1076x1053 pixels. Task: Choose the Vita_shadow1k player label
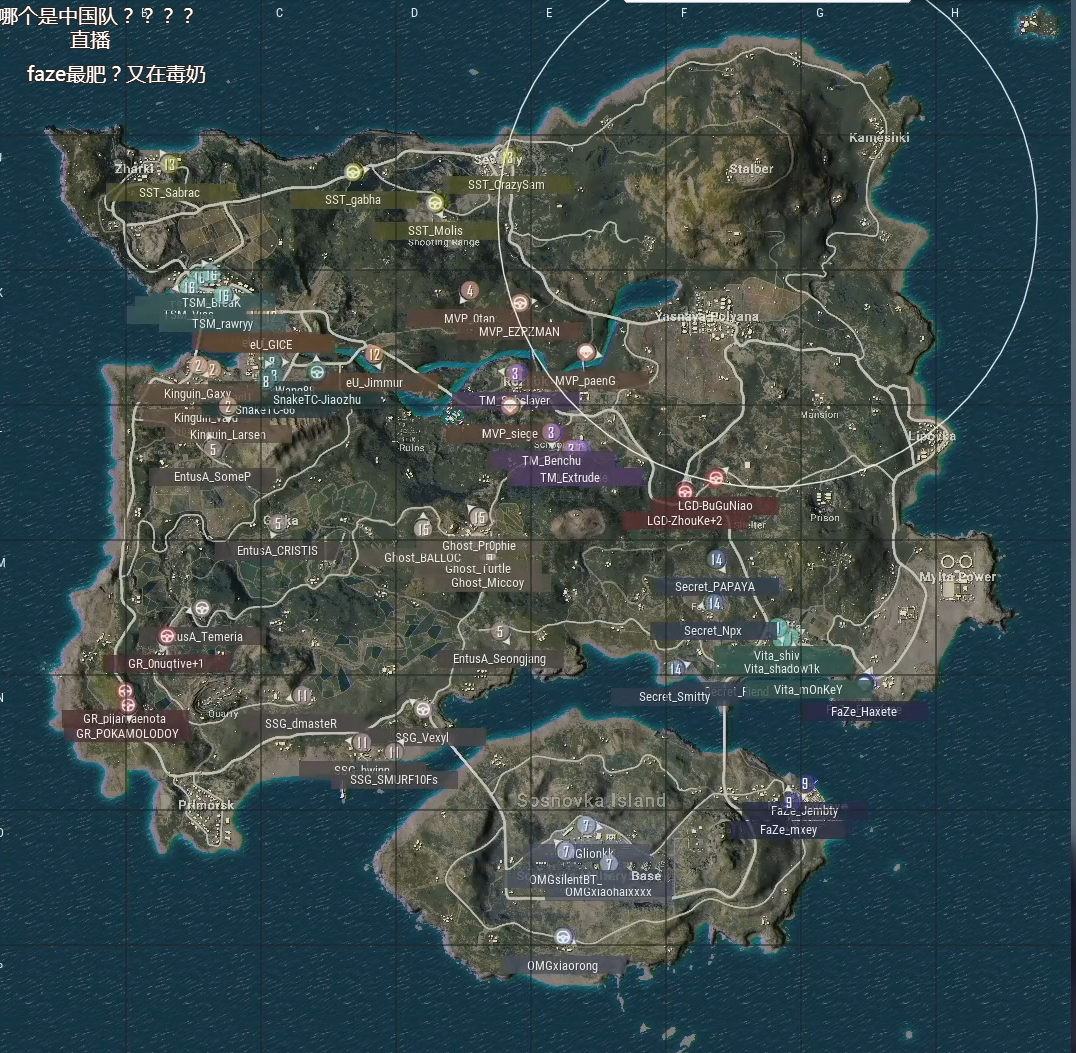click(x=781, y=668)
